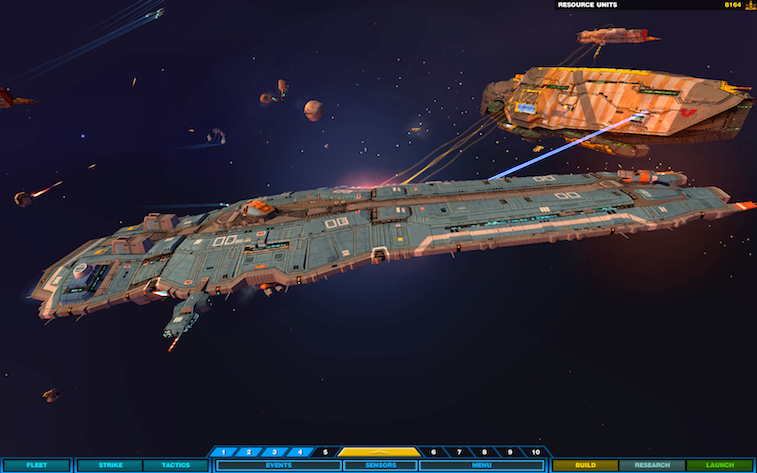757x473 pixels.
Task: Open the Tactics menu
Action: [175, 465]
